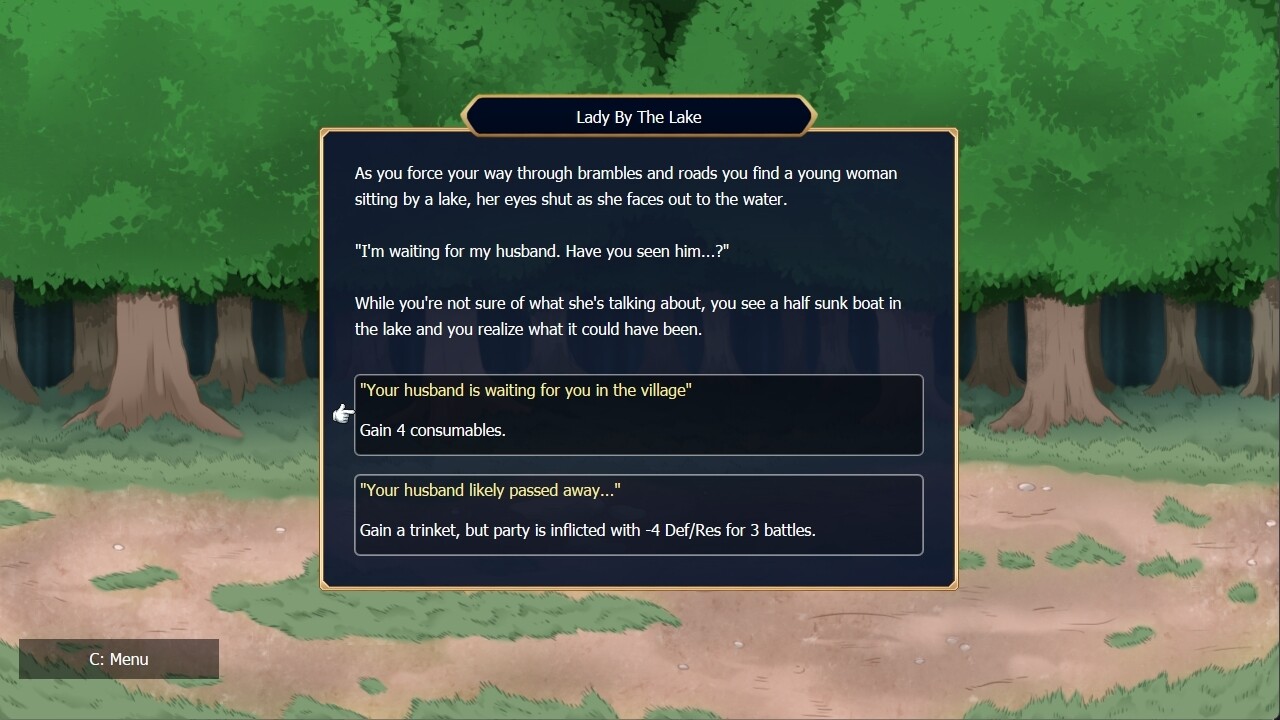Select the second dialogue choice box

click(638, 514)
